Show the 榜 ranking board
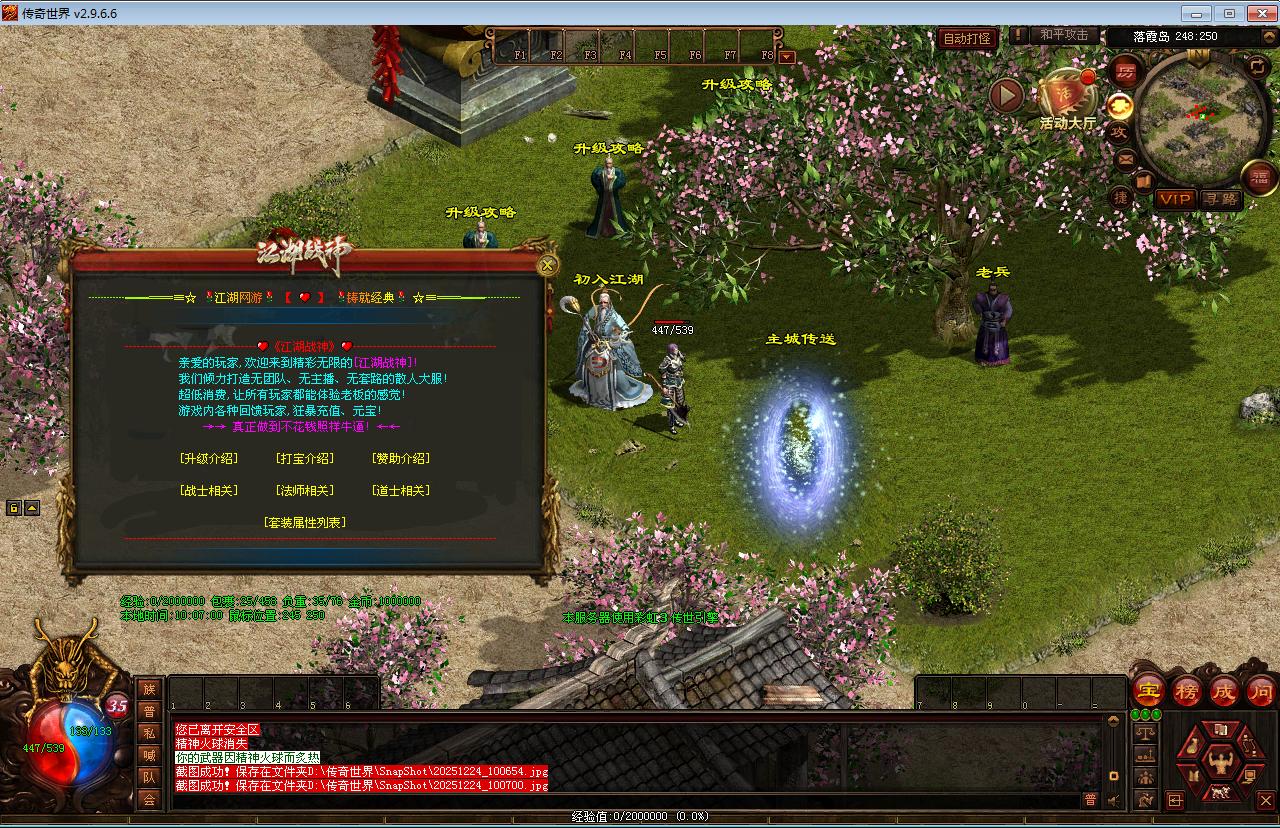This screenshot has width=1280, height=828. (1186, 691)
